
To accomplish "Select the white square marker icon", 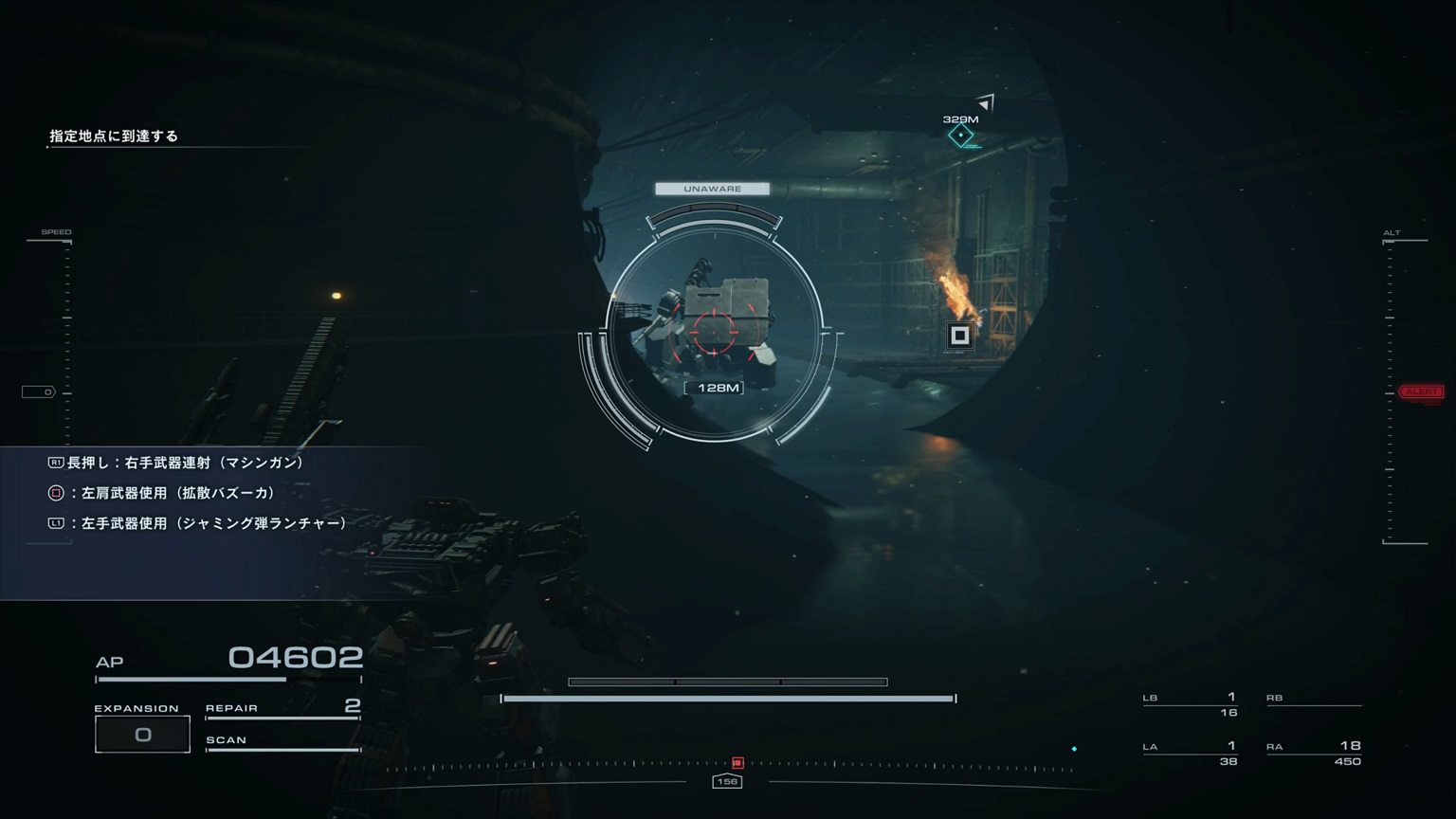I will point(959,335).
